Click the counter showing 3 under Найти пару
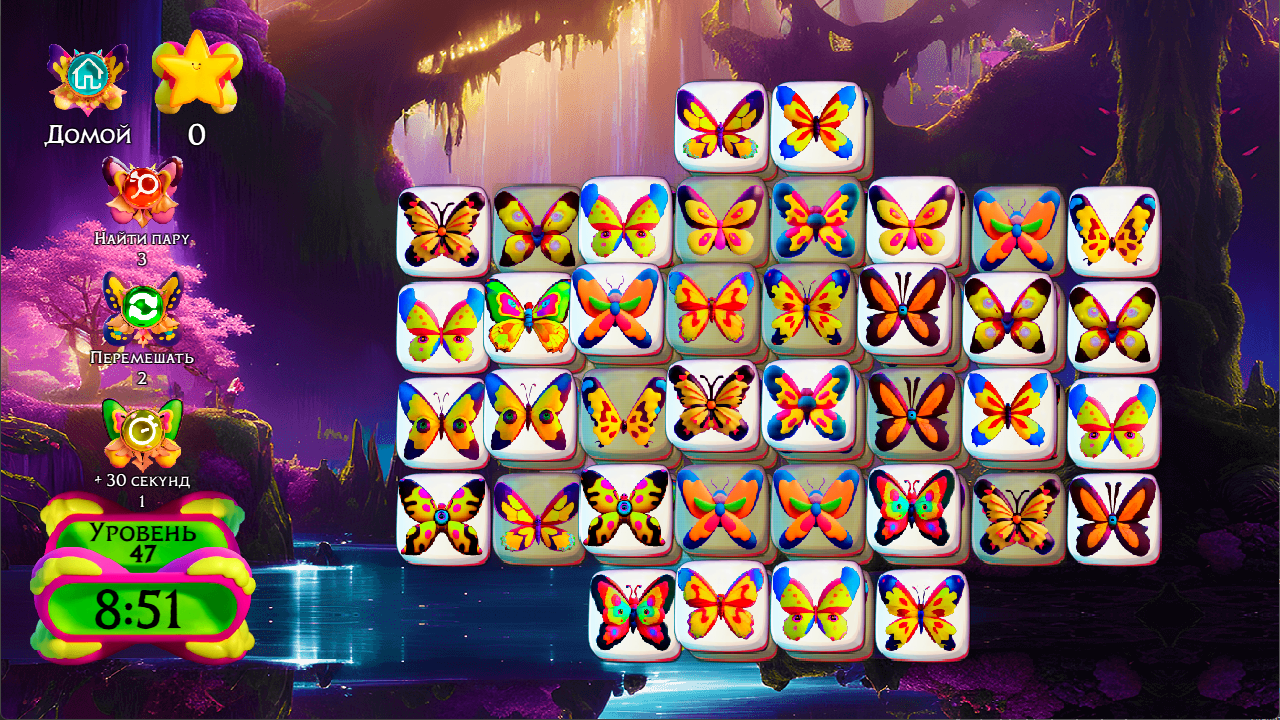The width and height of the screenshot is (1280, 720). click(x=140, y=254)
